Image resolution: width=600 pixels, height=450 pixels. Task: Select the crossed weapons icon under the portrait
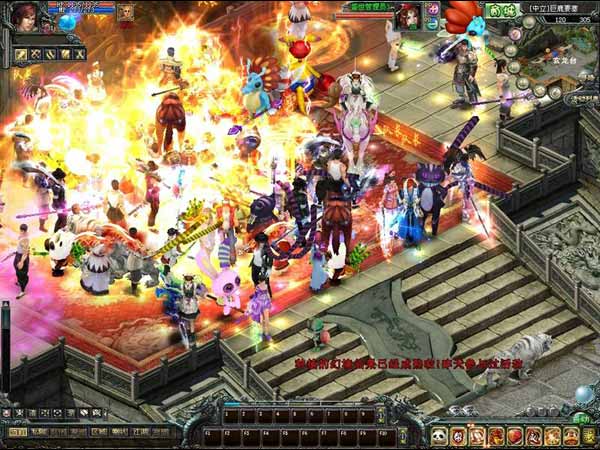[35, 53]
